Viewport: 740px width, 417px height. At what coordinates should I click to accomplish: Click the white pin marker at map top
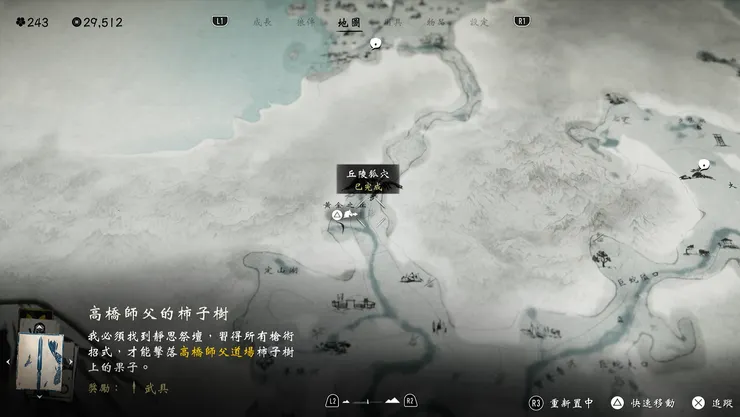[375, 43]
